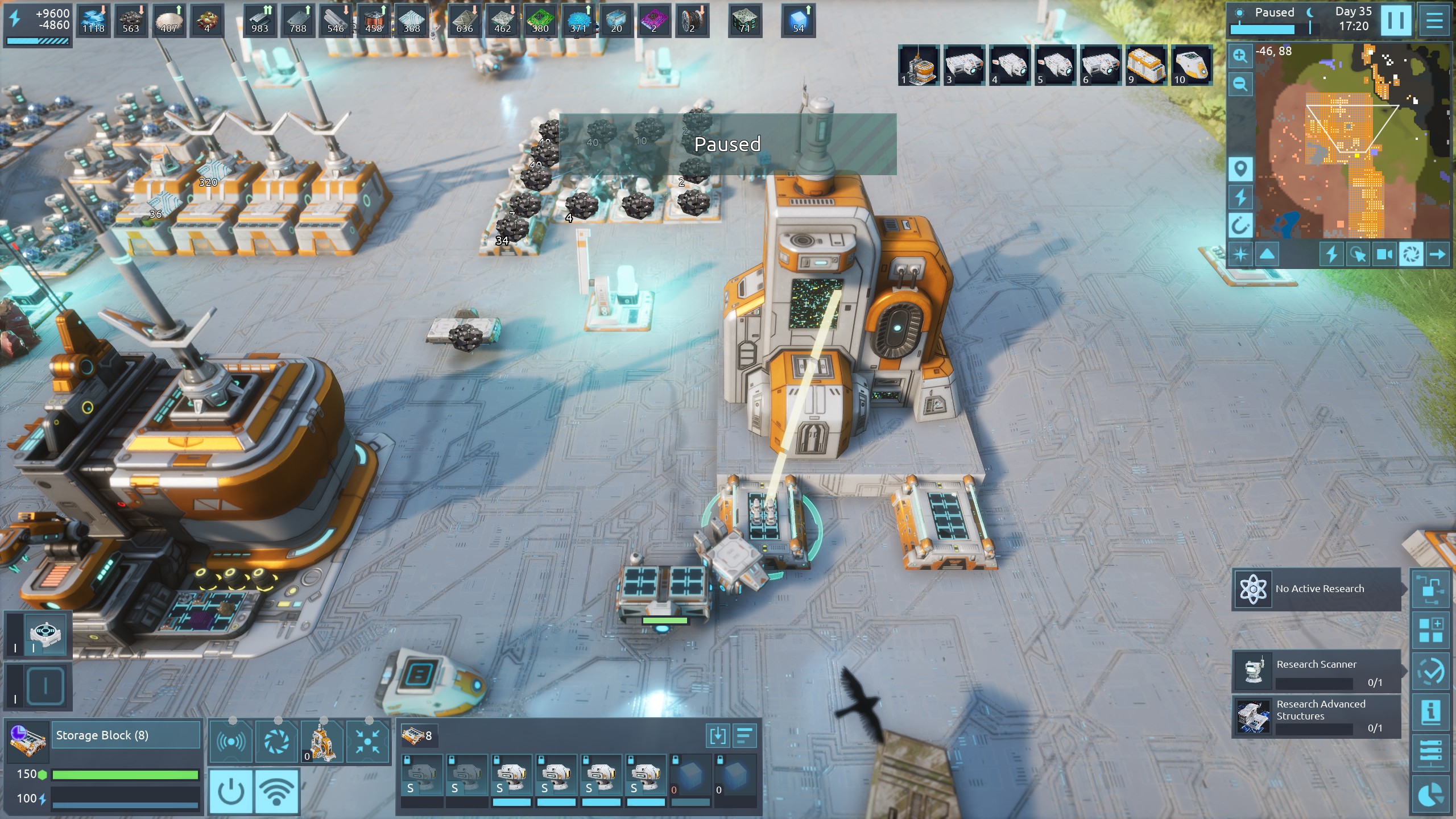This screenshot has height=819, width=1456.
Task: Toggle the magnet button beside the minimap
Action: coord(1240,226)
